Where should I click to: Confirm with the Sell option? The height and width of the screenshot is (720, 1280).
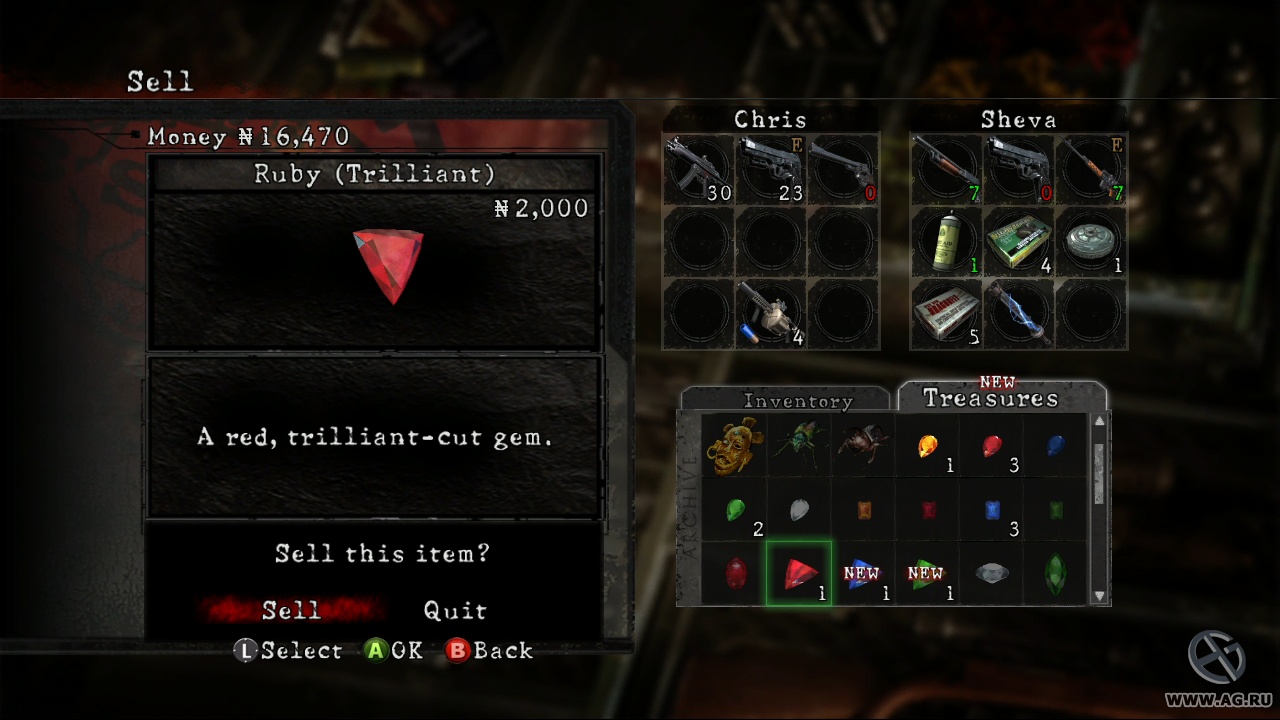point(291,610)
